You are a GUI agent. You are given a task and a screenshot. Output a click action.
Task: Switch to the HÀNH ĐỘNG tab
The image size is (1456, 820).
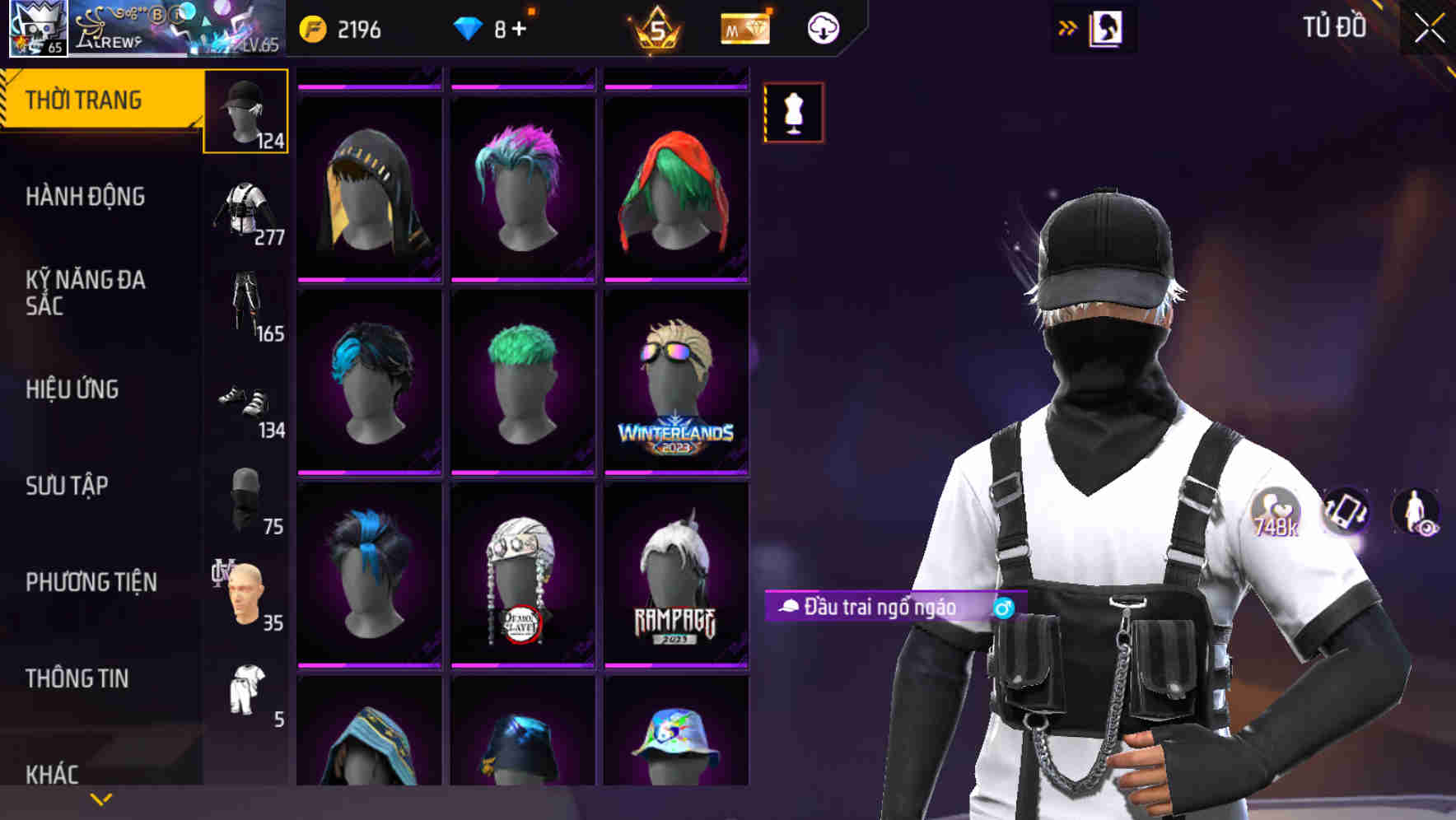pos(86,196)
